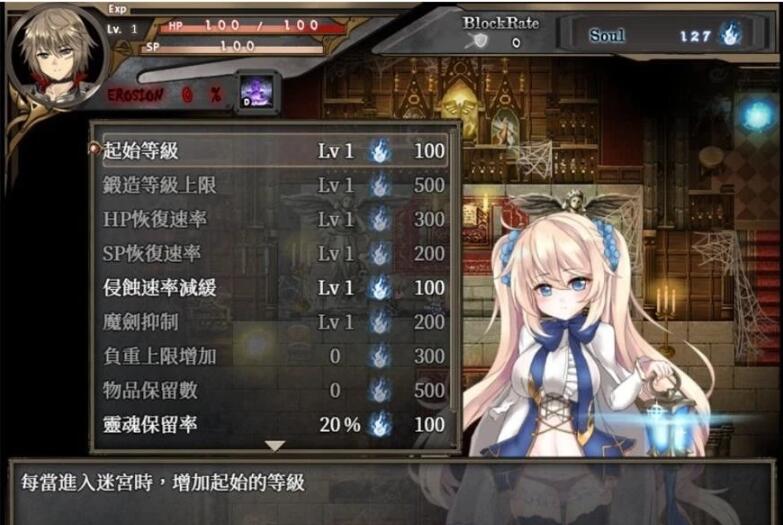The width and height of the screenshot is (783, 525).
Task: Select the 負重上限增加 upgrade
Action: click(272, 355)
